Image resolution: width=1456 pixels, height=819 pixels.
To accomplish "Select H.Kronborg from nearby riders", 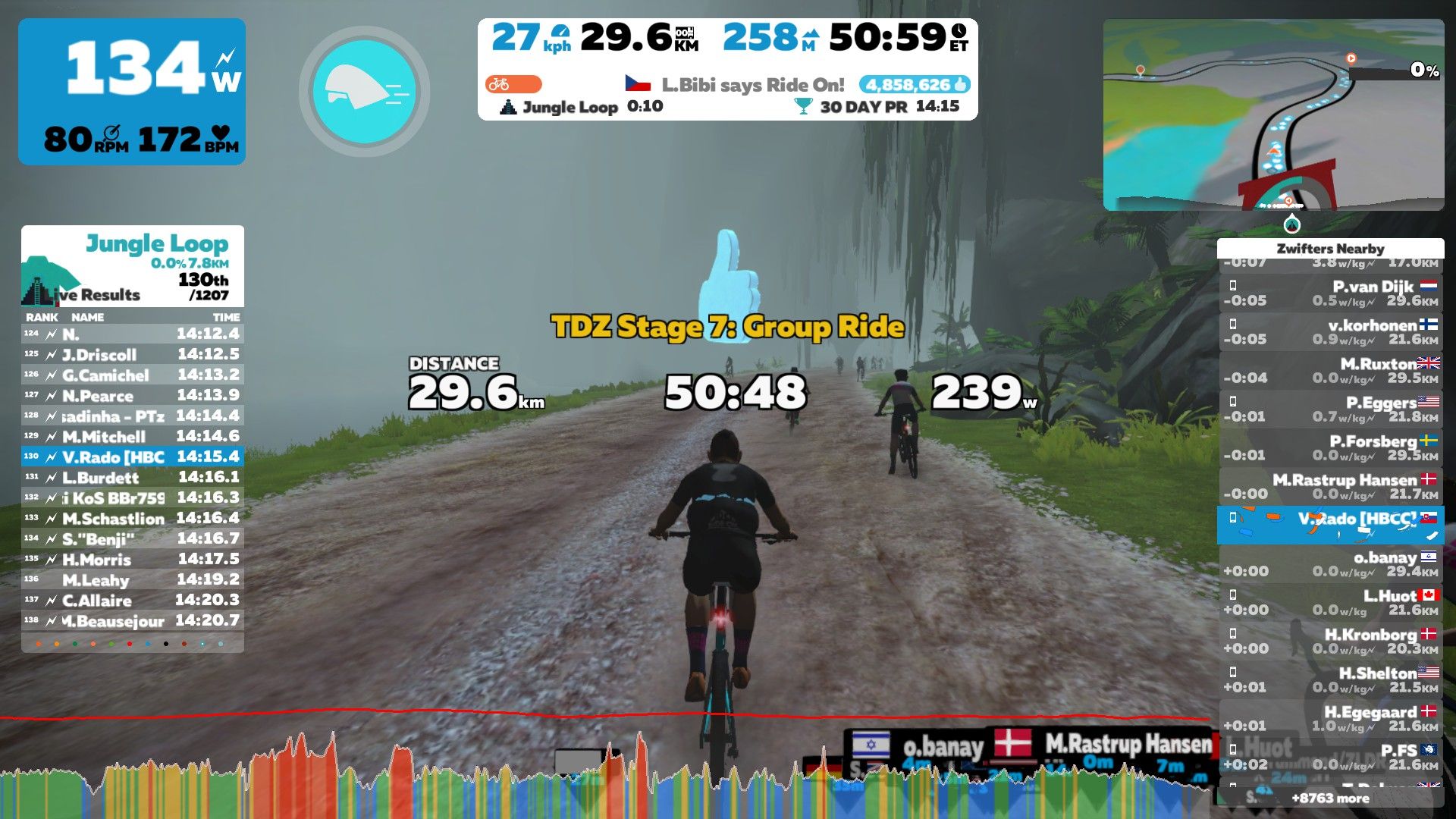I will coord(1330,641).
